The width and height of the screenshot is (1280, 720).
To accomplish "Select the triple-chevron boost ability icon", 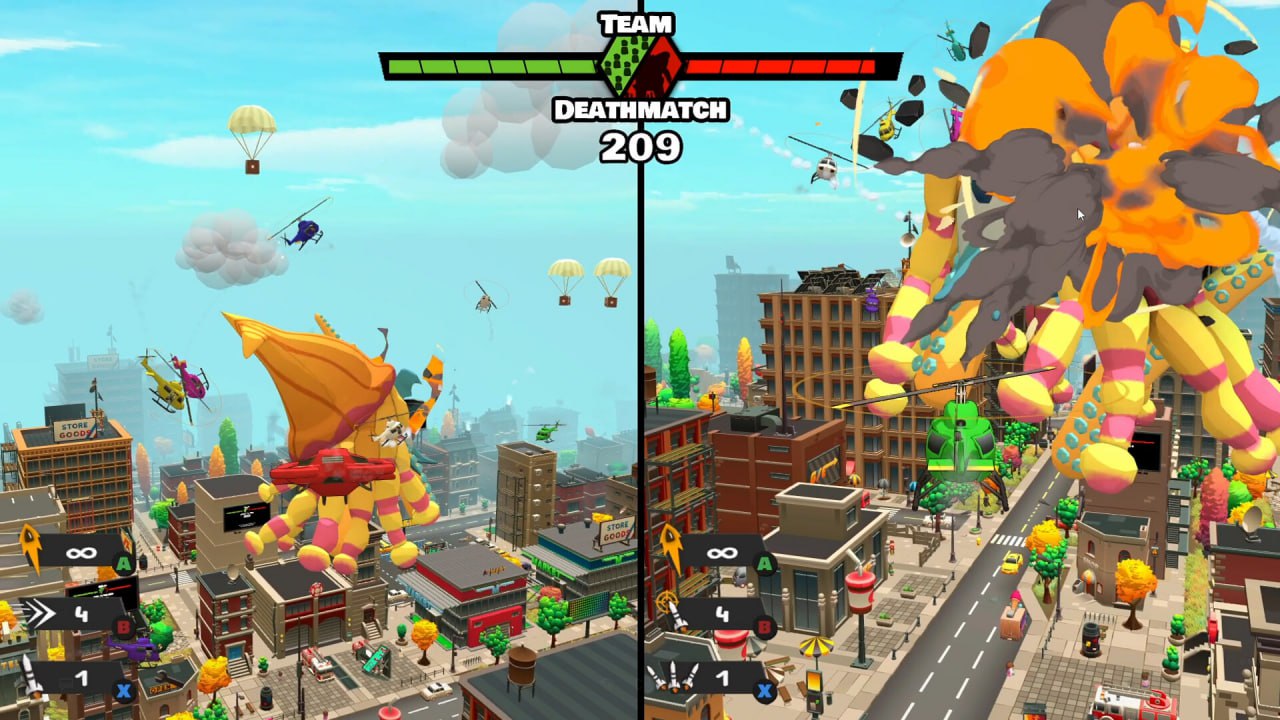I will click(40, 613).
